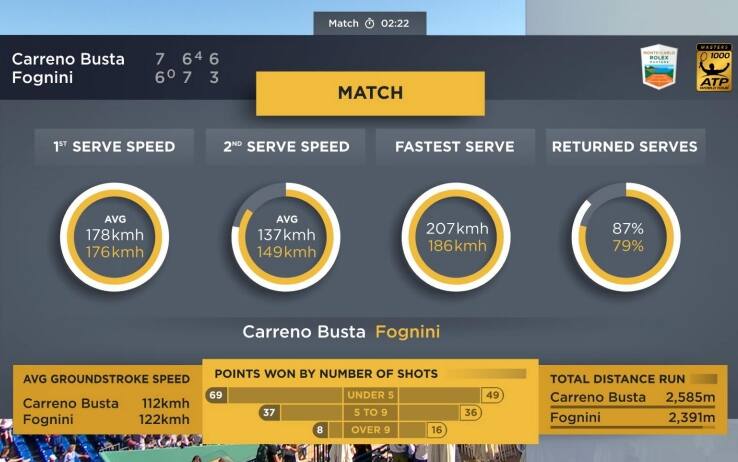Click the Monte-Carlo Rolex Masters logo
This screenshot has width=738, height=462.
coord(659,67)
